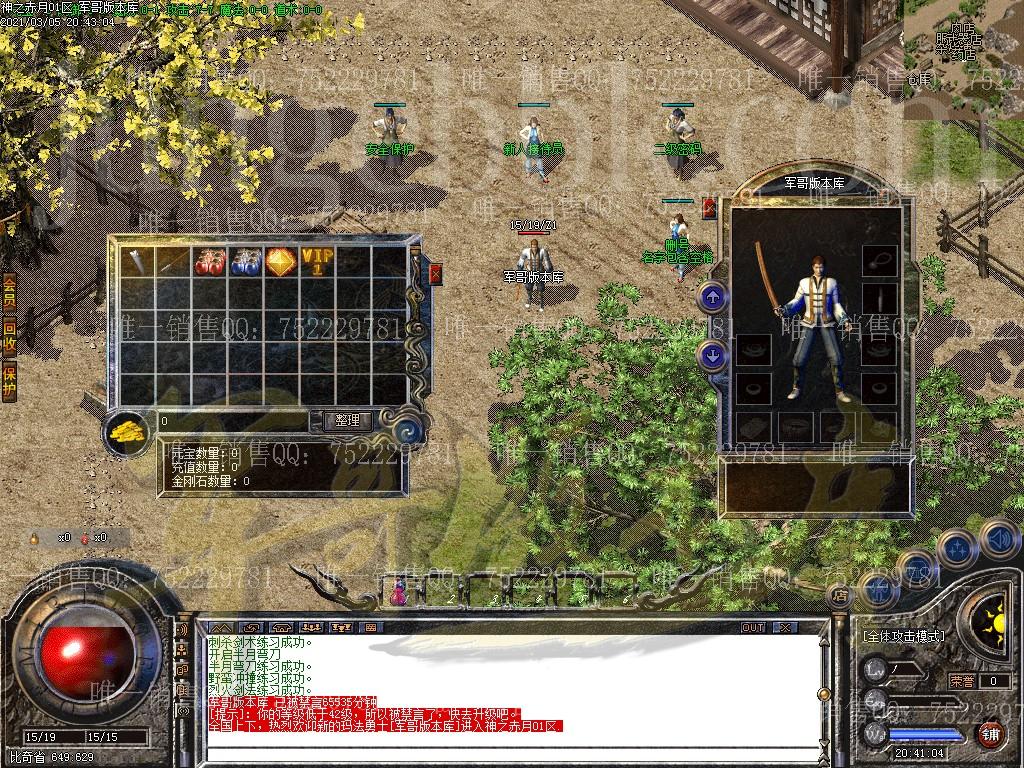Click the OUT button on chat bar
The height and width of the screenshot is (768, 1024).
753,627
